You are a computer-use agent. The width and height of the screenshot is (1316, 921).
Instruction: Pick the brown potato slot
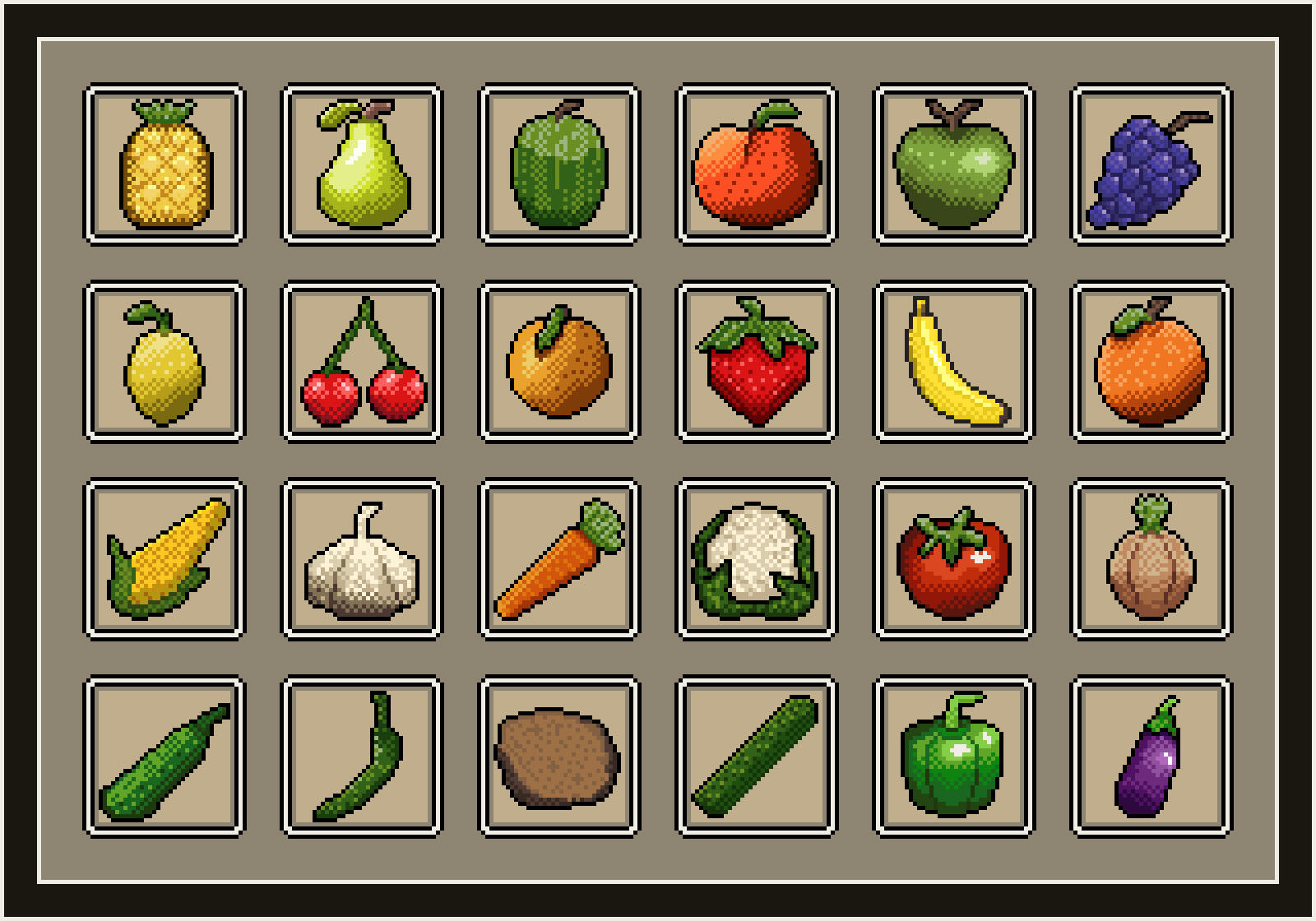pyautogui.click(x=559, y=757)
